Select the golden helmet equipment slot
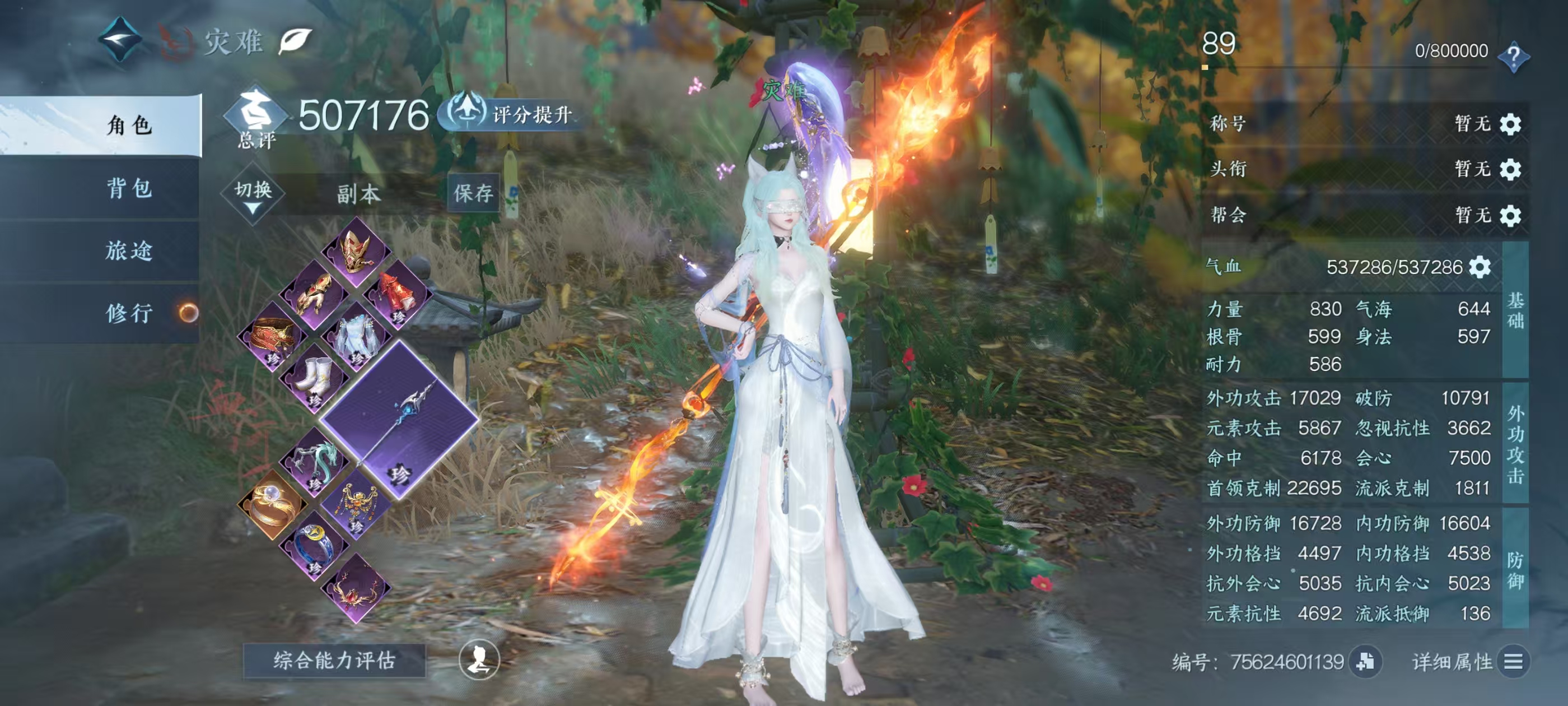The width and height of the screenshot is (1568, 706). 357,252
